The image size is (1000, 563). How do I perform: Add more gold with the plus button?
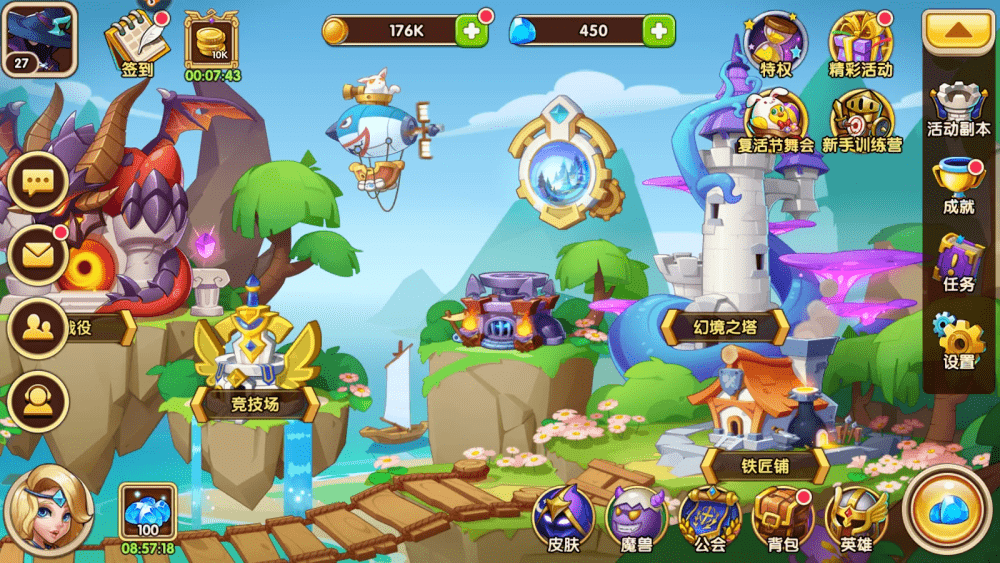coord(472,31)
